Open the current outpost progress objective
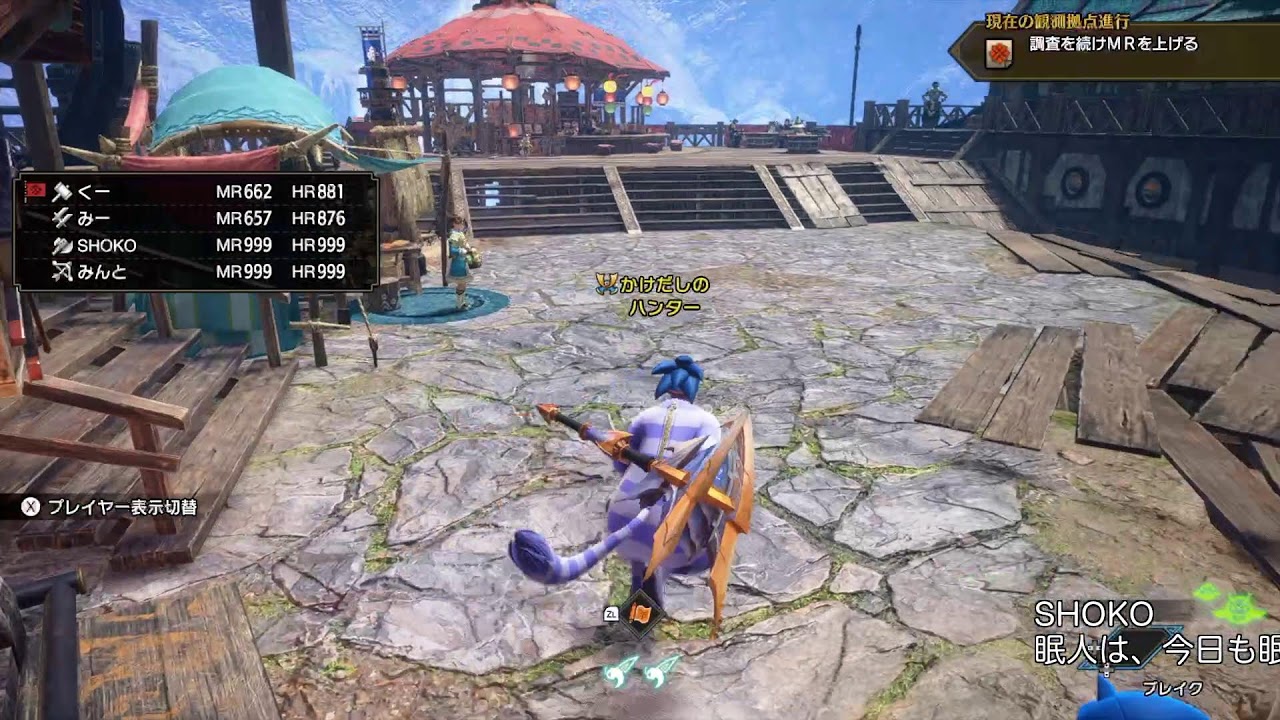 (1113, 46)
